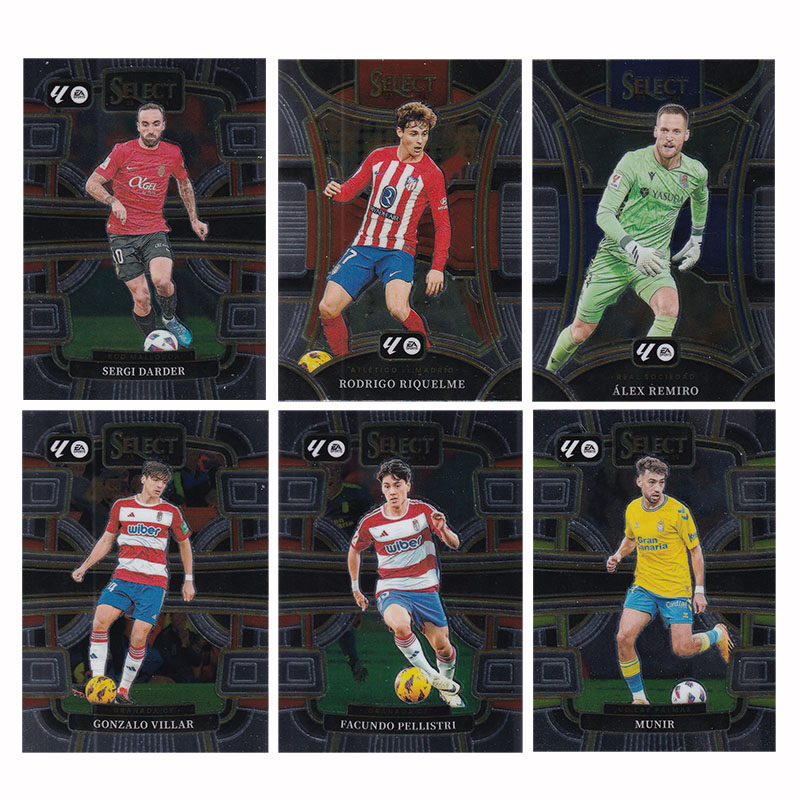Choose the Rodrigo Riquelme card

(x=400, y=229)
